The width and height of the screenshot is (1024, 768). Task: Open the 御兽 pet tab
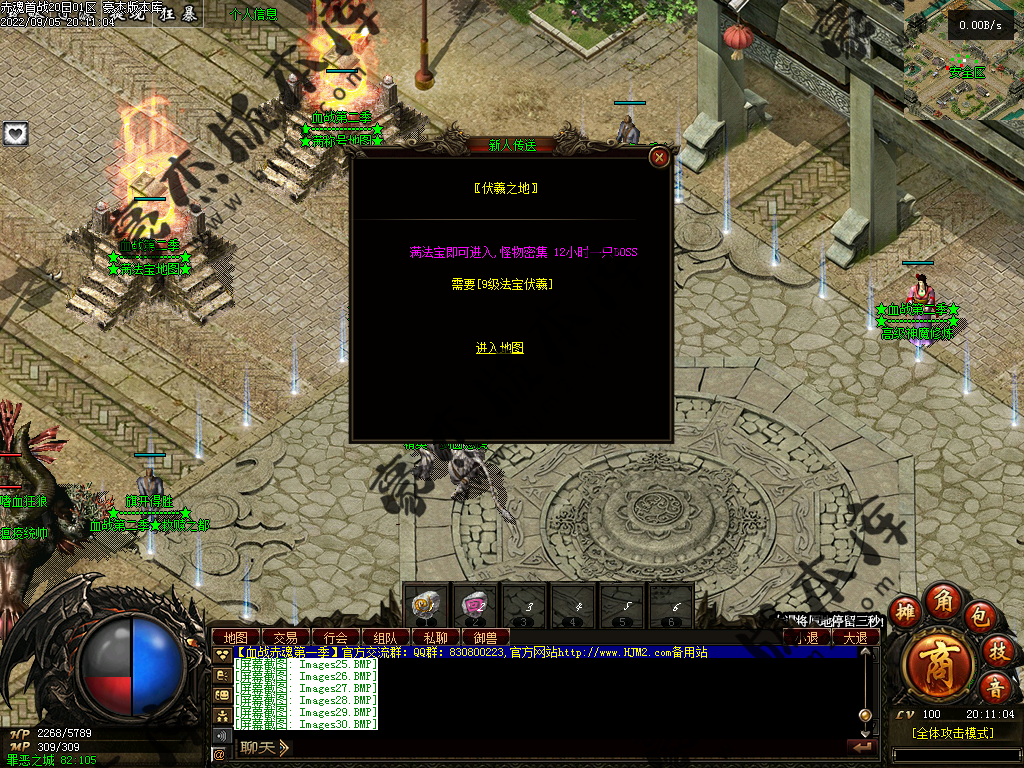485,637
